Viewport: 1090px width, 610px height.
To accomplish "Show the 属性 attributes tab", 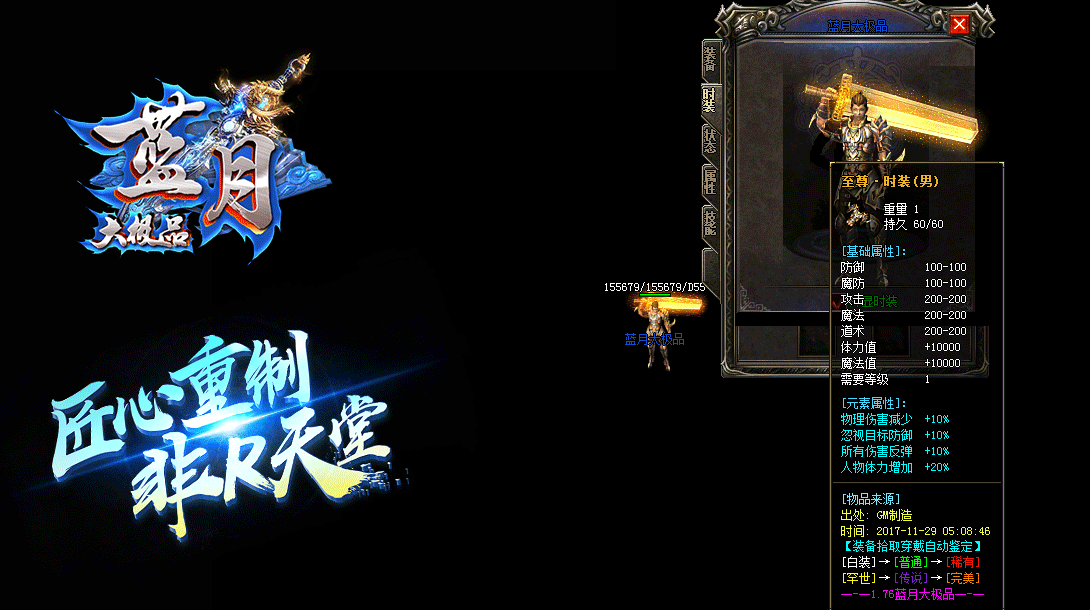I will pyautogui.click(x=710, y=182).
